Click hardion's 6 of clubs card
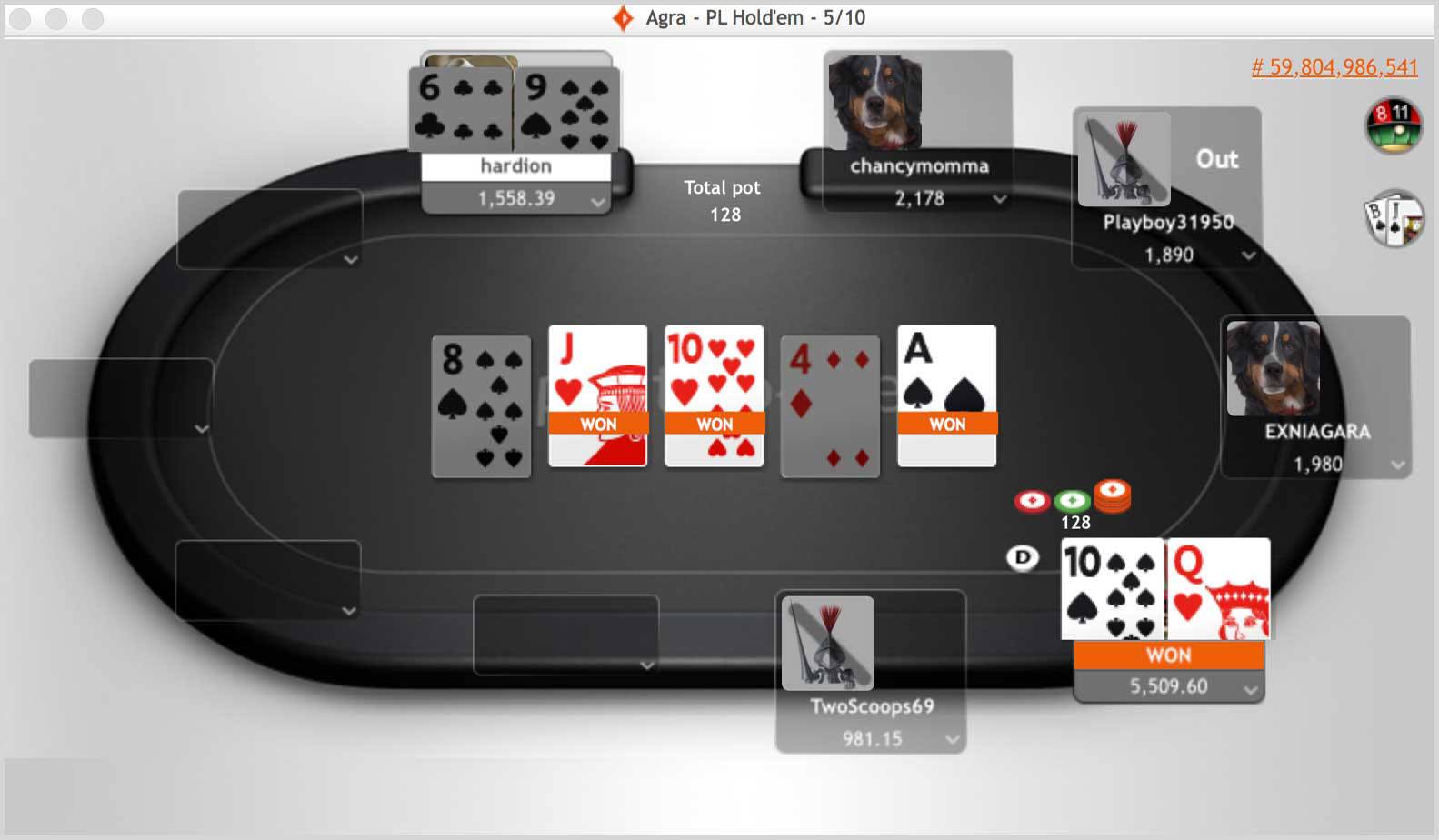Image resolution: width=1439 pixels, height=840 pixels. tap(459, 109)
